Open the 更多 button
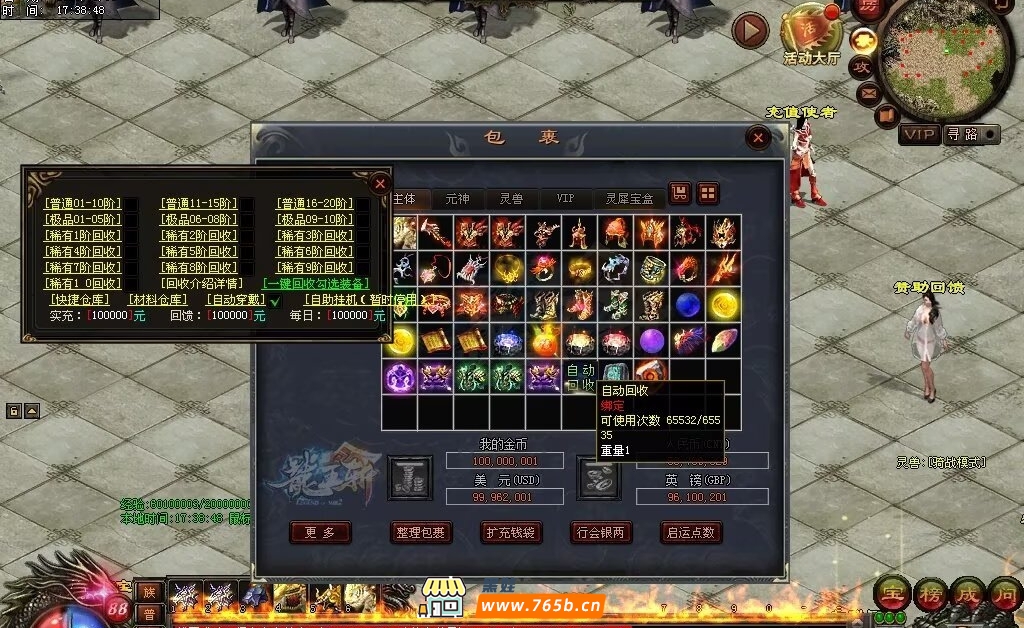 (320, 533)
